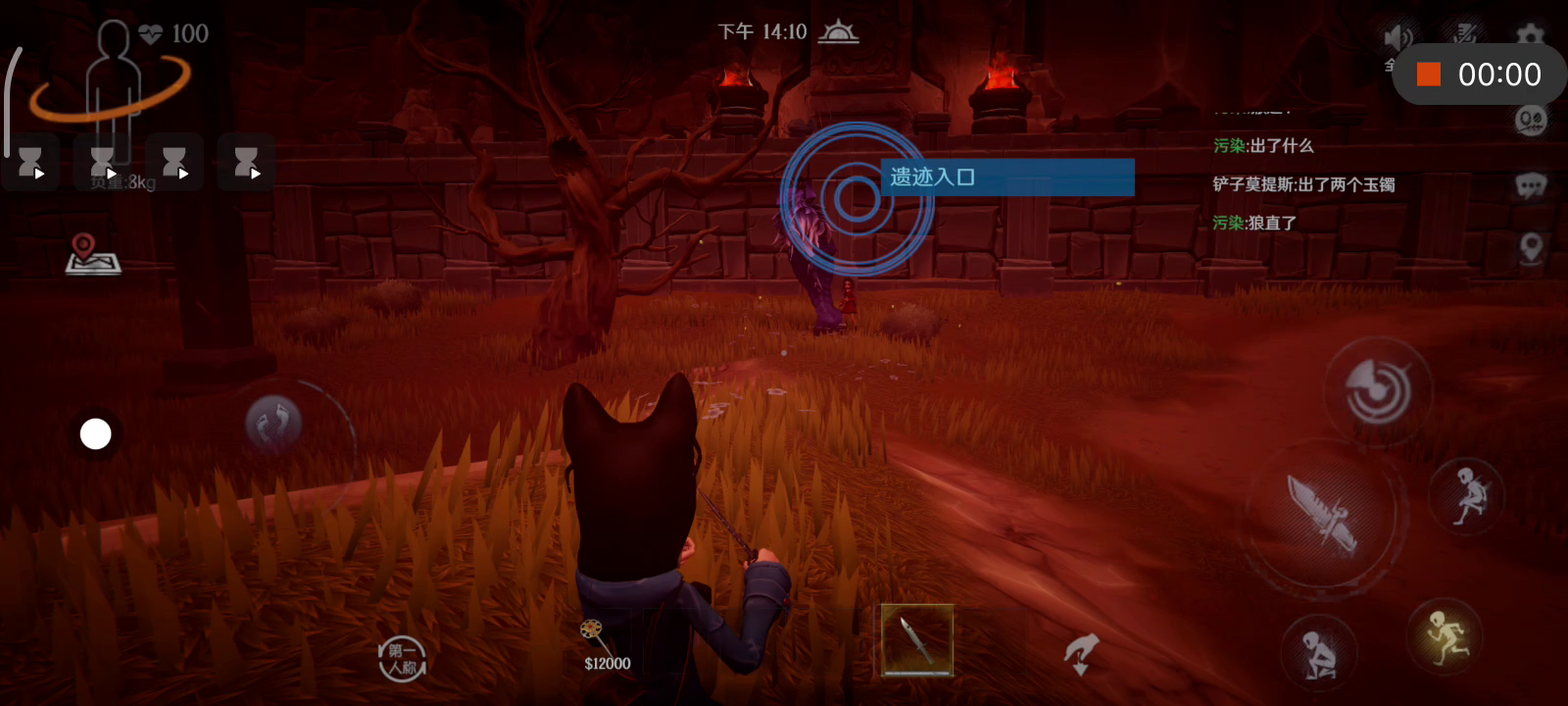
Task: Select the knife hotbar slot
Action: click(x=917, y=640)
